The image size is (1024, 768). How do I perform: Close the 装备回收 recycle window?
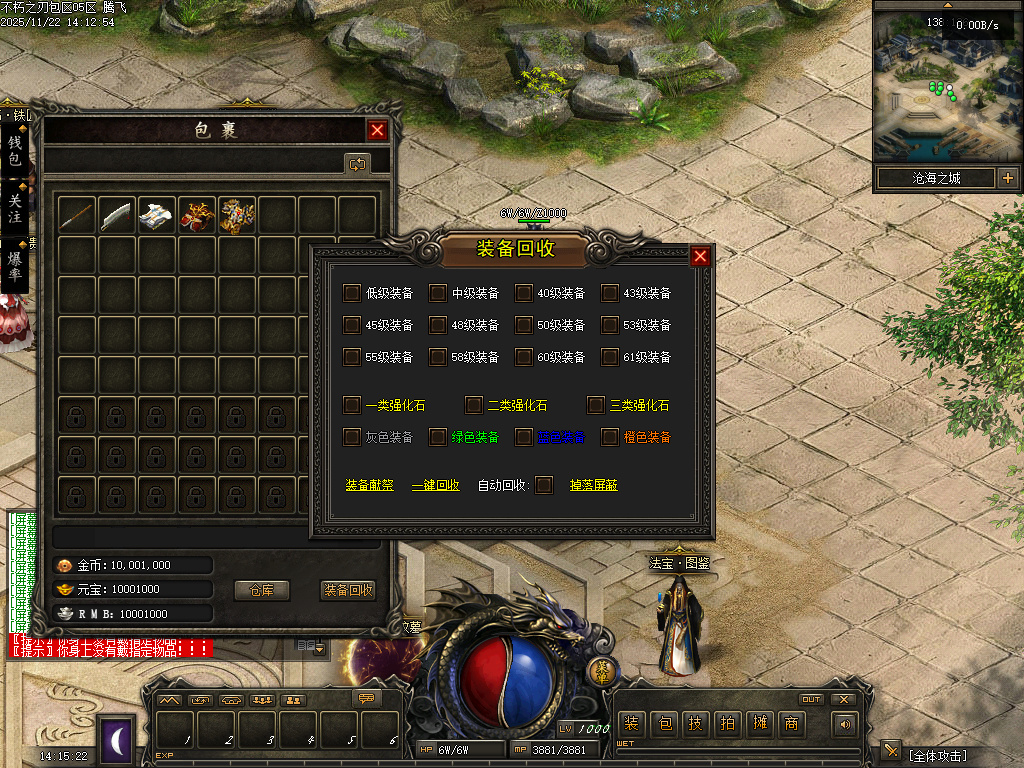click(700, 257)
